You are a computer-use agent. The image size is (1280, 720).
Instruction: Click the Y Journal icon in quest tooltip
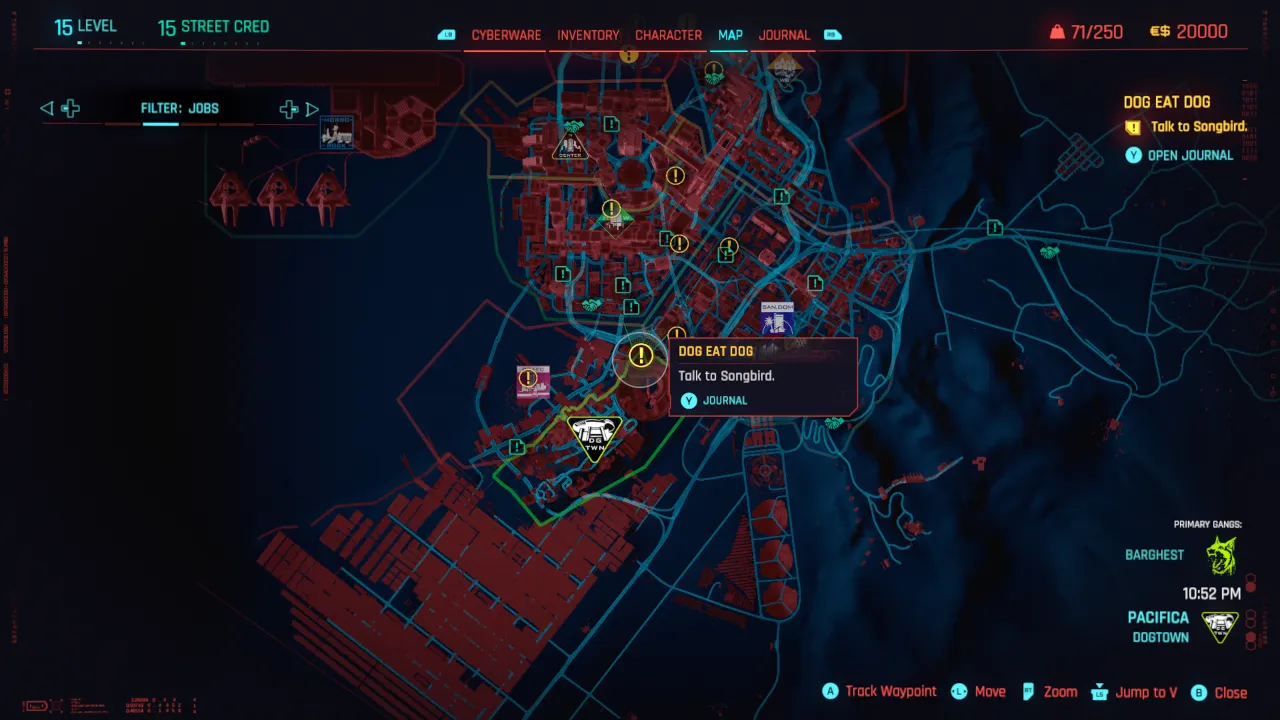pos(689,400)
